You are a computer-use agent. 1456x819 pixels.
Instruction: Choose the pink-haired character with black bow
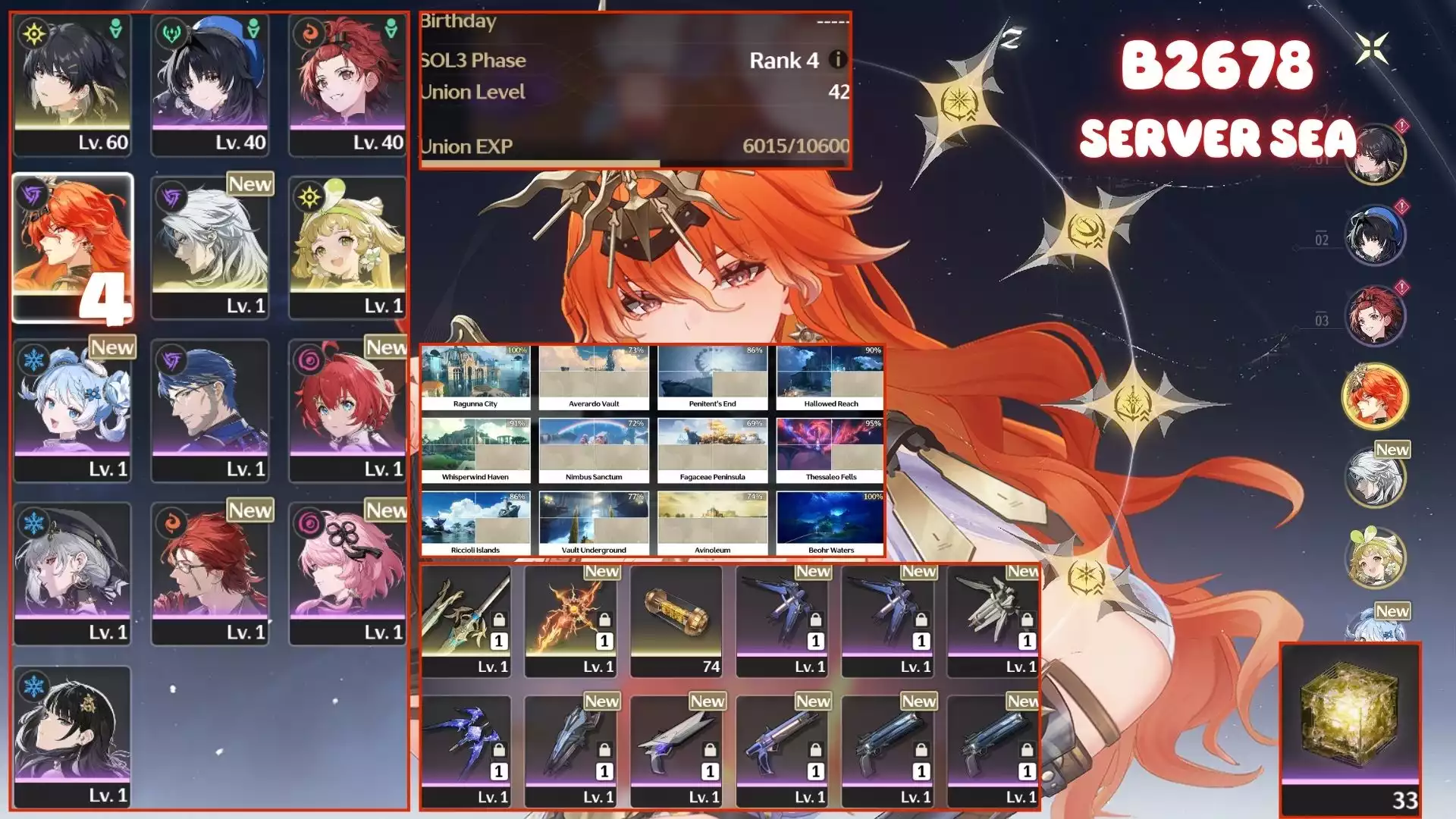coord(347,573)
